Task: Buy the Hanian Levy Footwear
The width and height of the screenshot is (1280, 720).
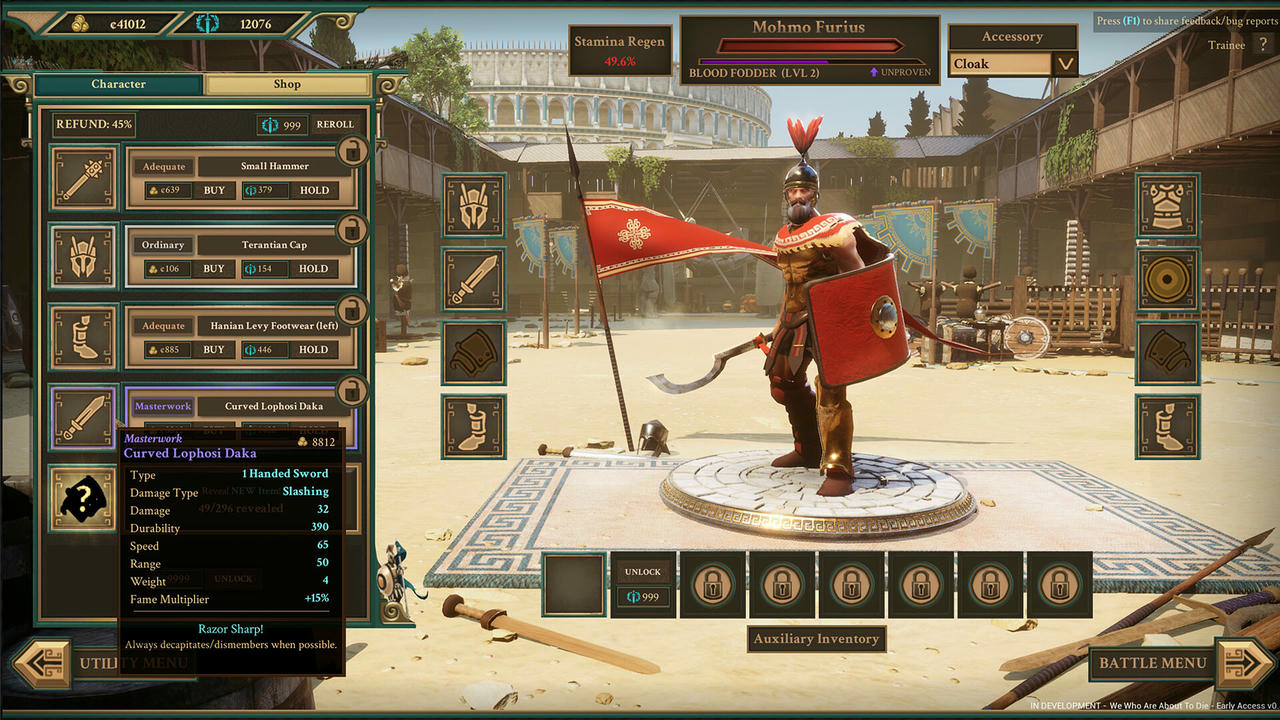Action: point(215,349)
